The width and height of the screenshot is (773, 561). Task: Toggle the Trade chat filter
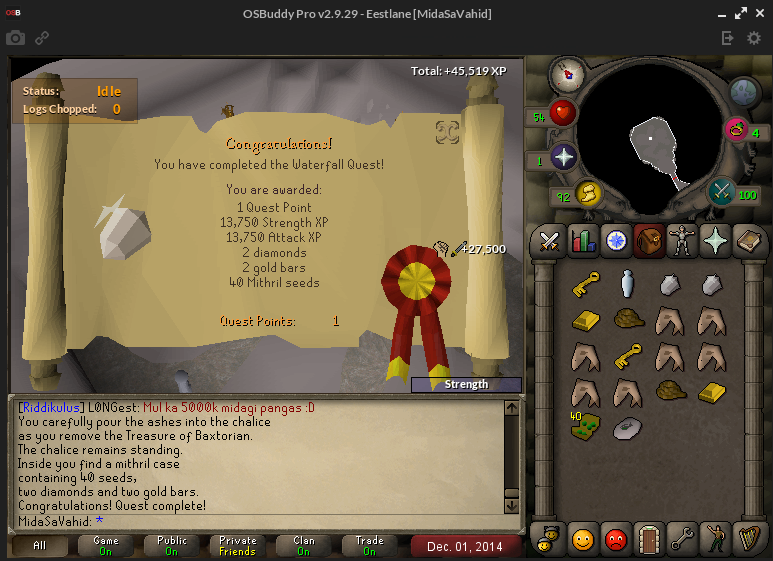tap(369, 546)
